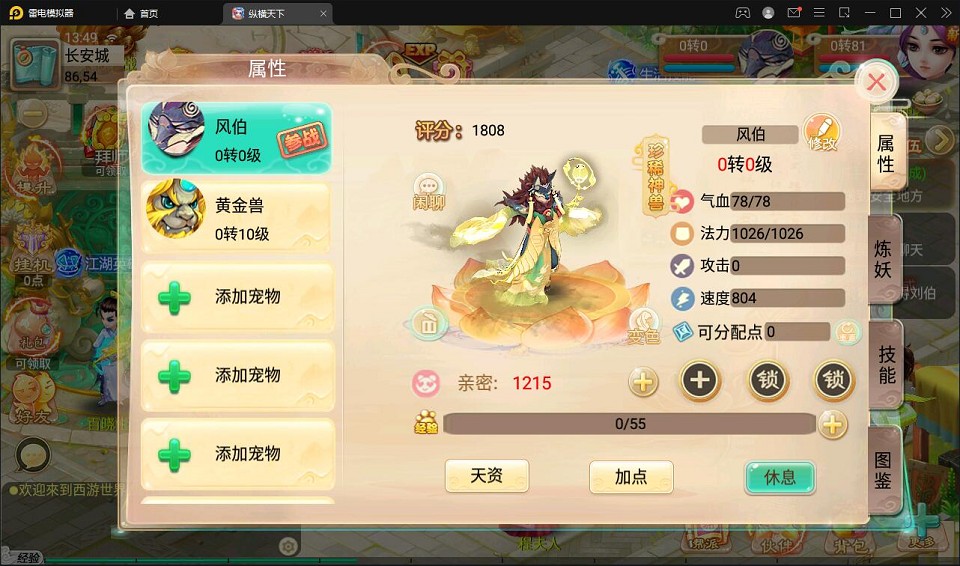Switch to the 首页 emulator tab
960x566 pixels.
[x=141, y=13]
